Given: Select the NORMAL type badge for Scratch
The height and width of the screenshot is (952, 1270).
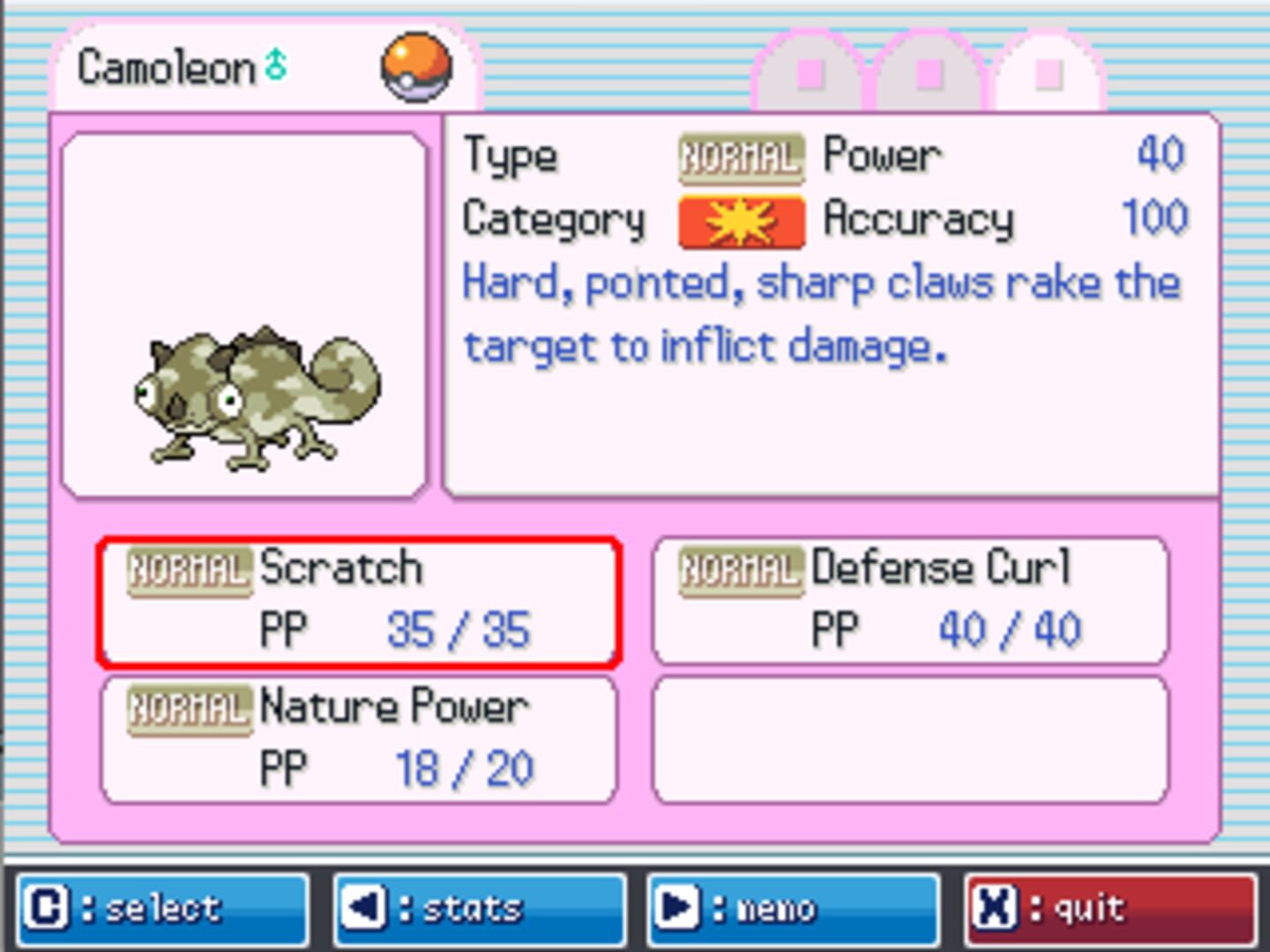Looking at the screenshot, I should (x=188, y=568).
